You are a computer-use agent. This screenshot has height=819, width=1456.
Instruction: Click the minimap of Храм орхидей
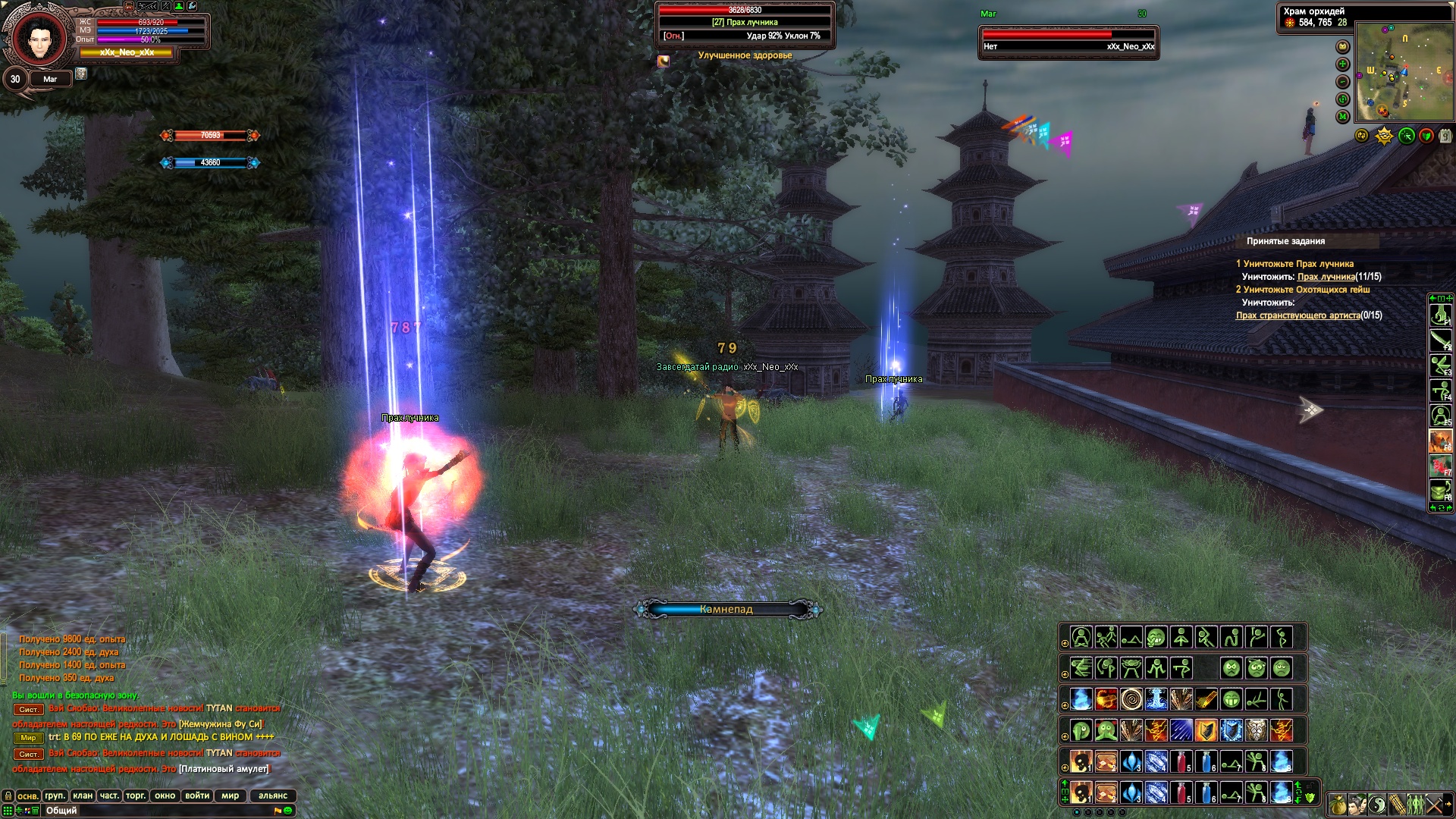[x=1403, y=72]
